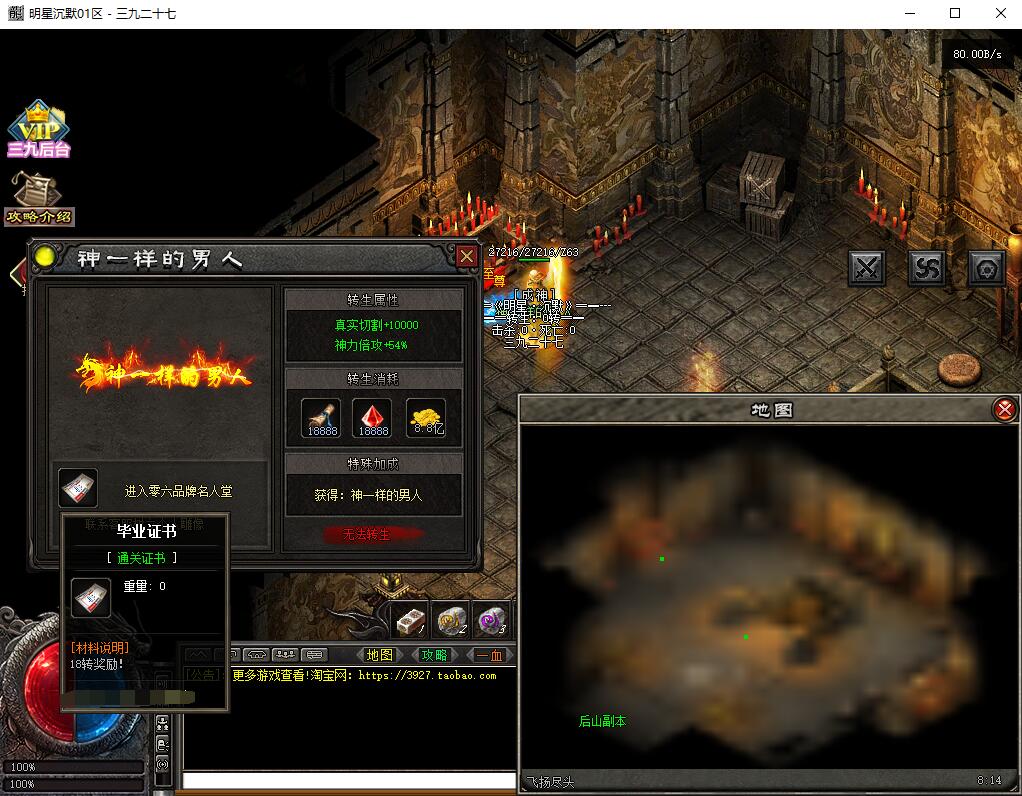The width and height of the screenshot is (1022, 796).
Task: Use the golden rune stone in slot 2
Action: click(452, 620)
